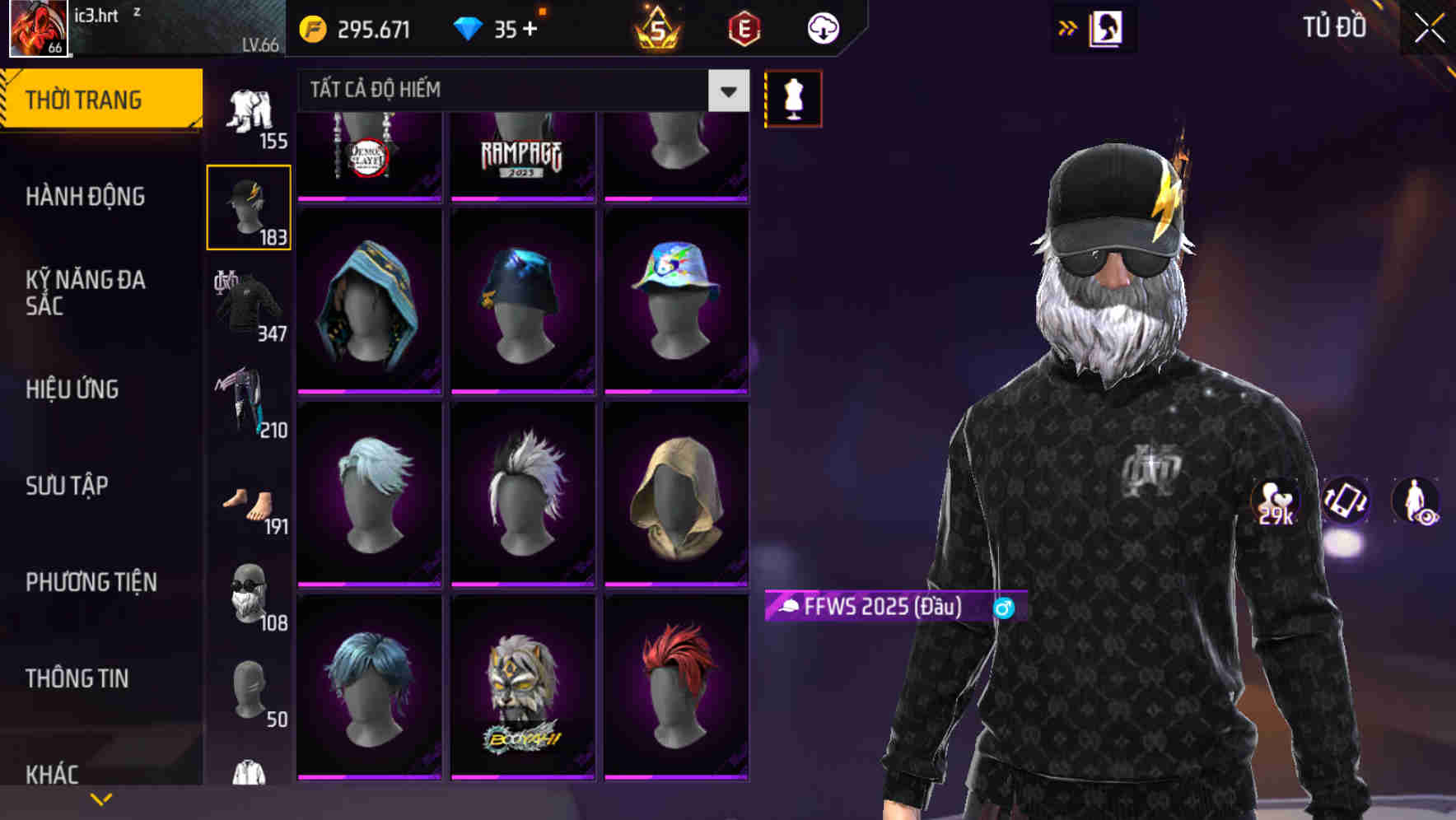
Task: Click the red E badge icon
Action: (x=745, y=29)
